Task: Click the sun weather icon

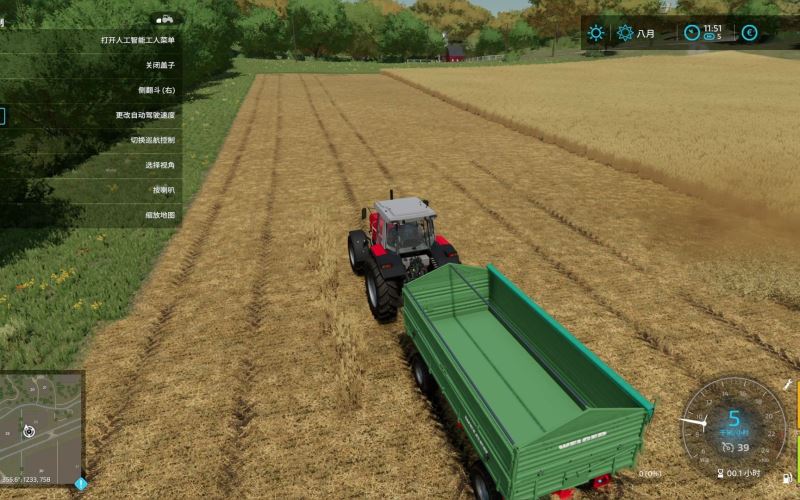Action: tap(596, 33)
